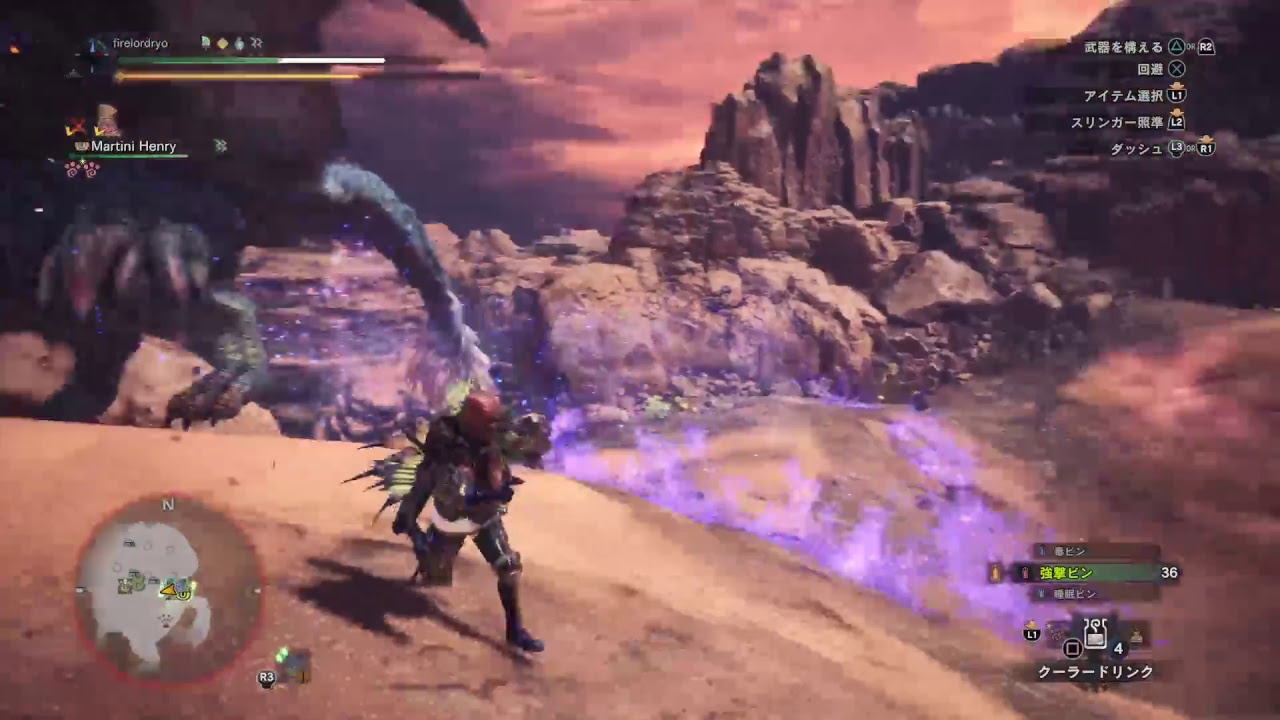The width and height of the screenshot is (1280, 720).
Task: Select the item left of クーラードリンク
Action: (1056, 631)
